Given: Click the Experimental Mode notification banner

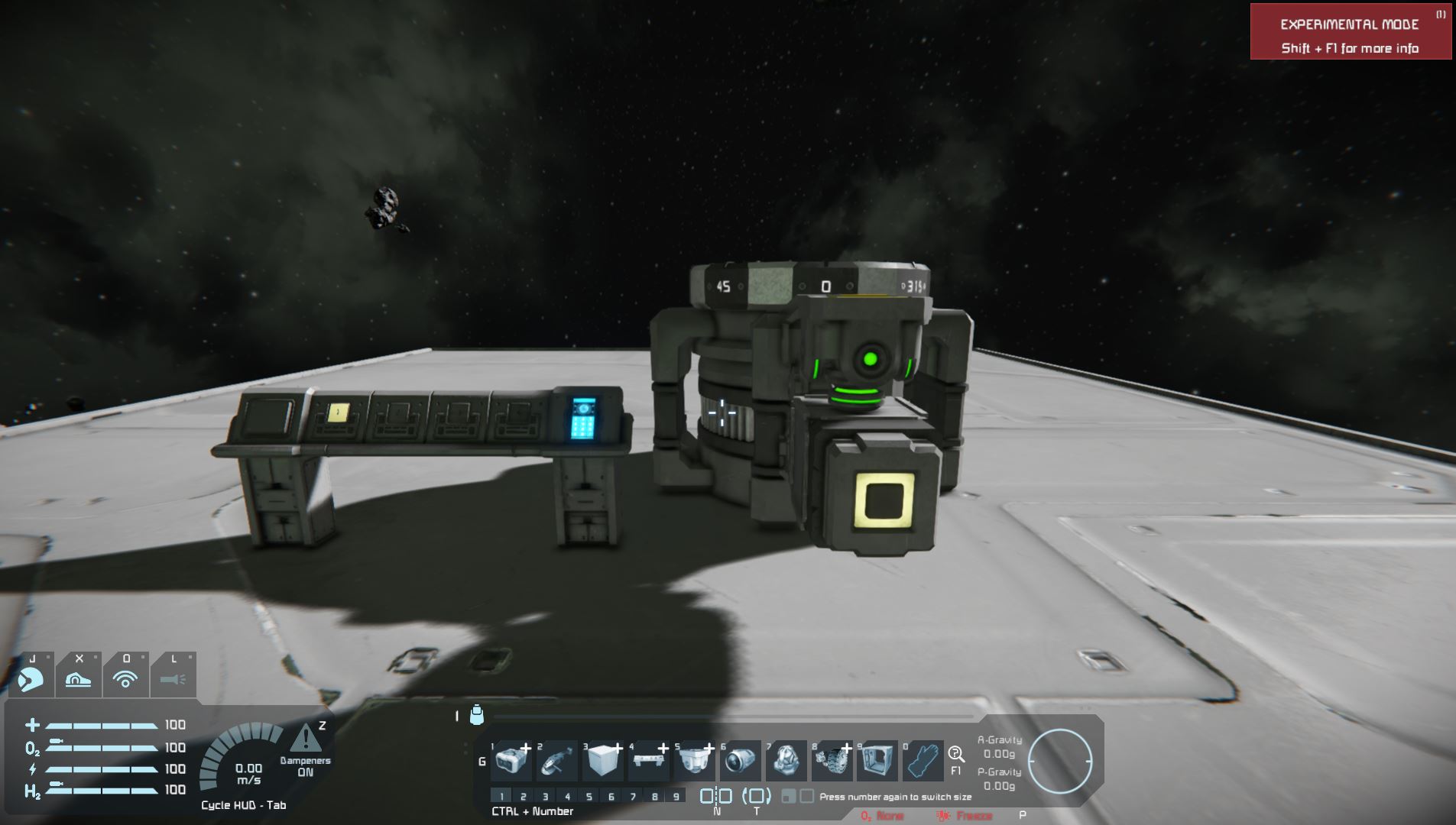Looking at the screenshot, I should tap(1351, 32).
